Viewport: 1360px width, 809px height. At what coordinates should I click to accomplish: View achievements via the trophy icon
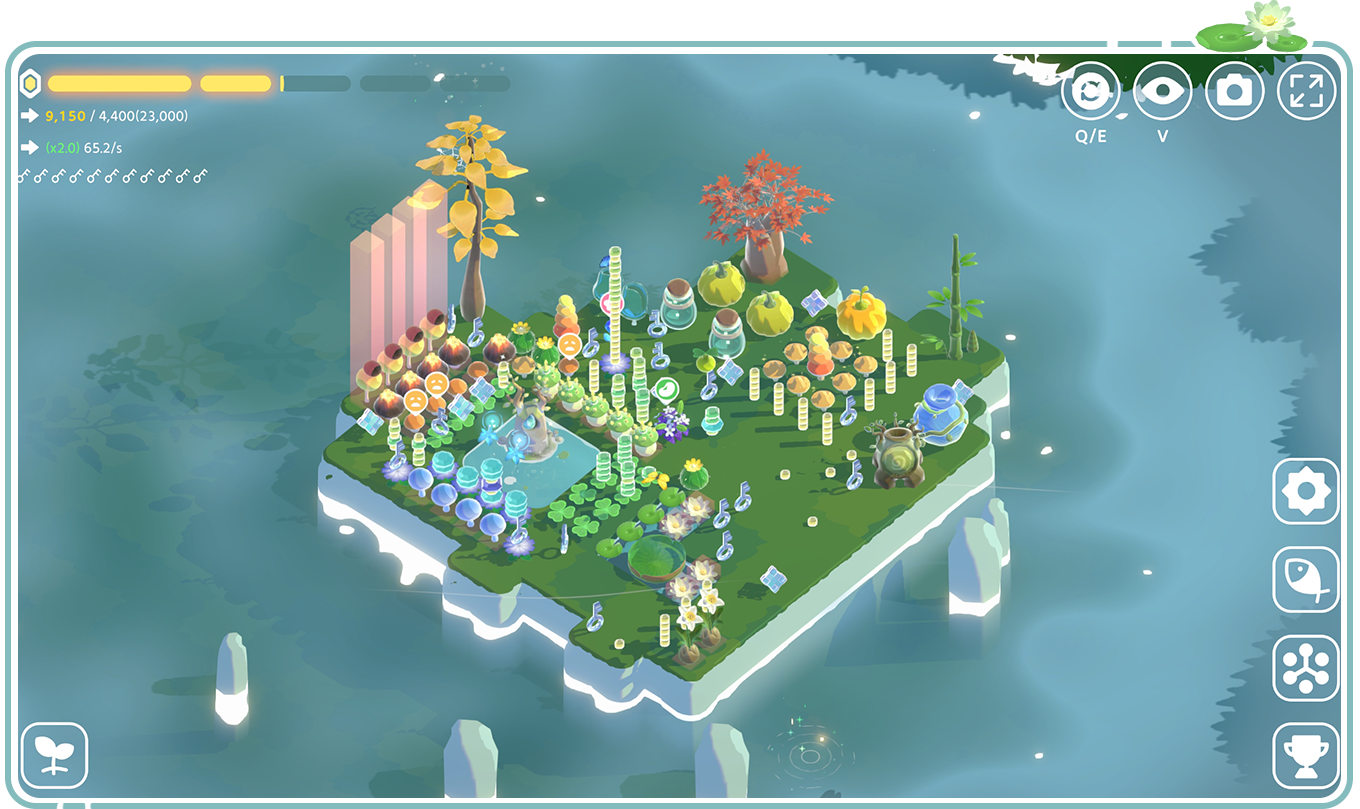click(x=1306, y=755)
